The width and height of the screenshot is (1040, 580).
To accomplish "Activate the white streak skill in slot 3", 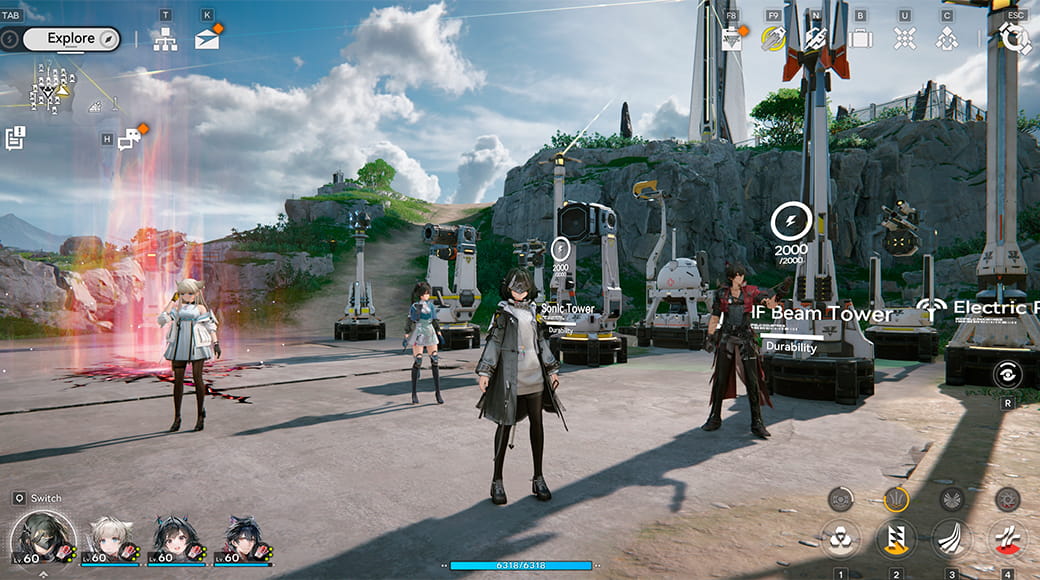I will click(951, 539).
